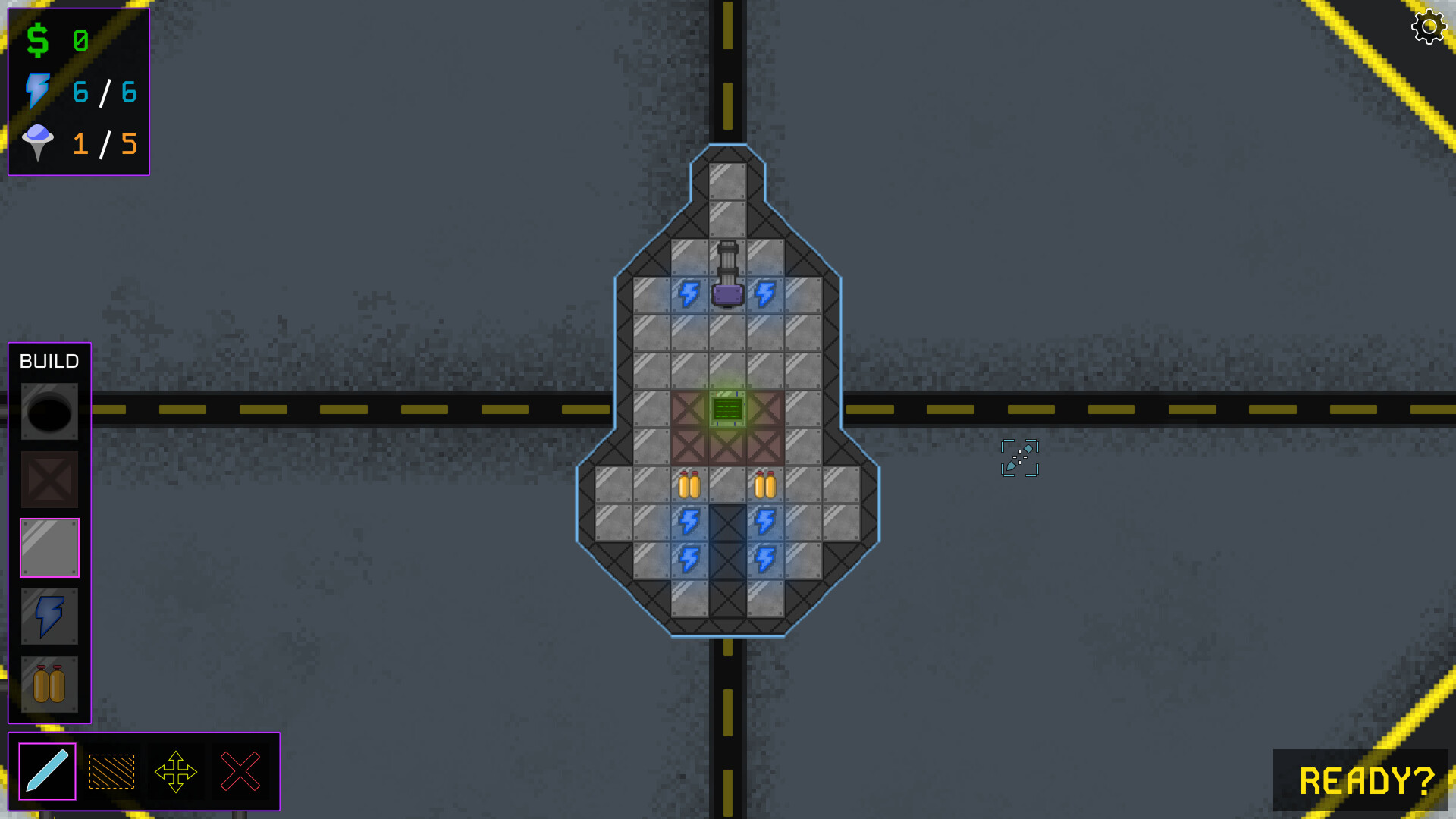Select the four-arrow move tool
The height and width of the screenshot is (819, 1456).
tap(177, 771)
